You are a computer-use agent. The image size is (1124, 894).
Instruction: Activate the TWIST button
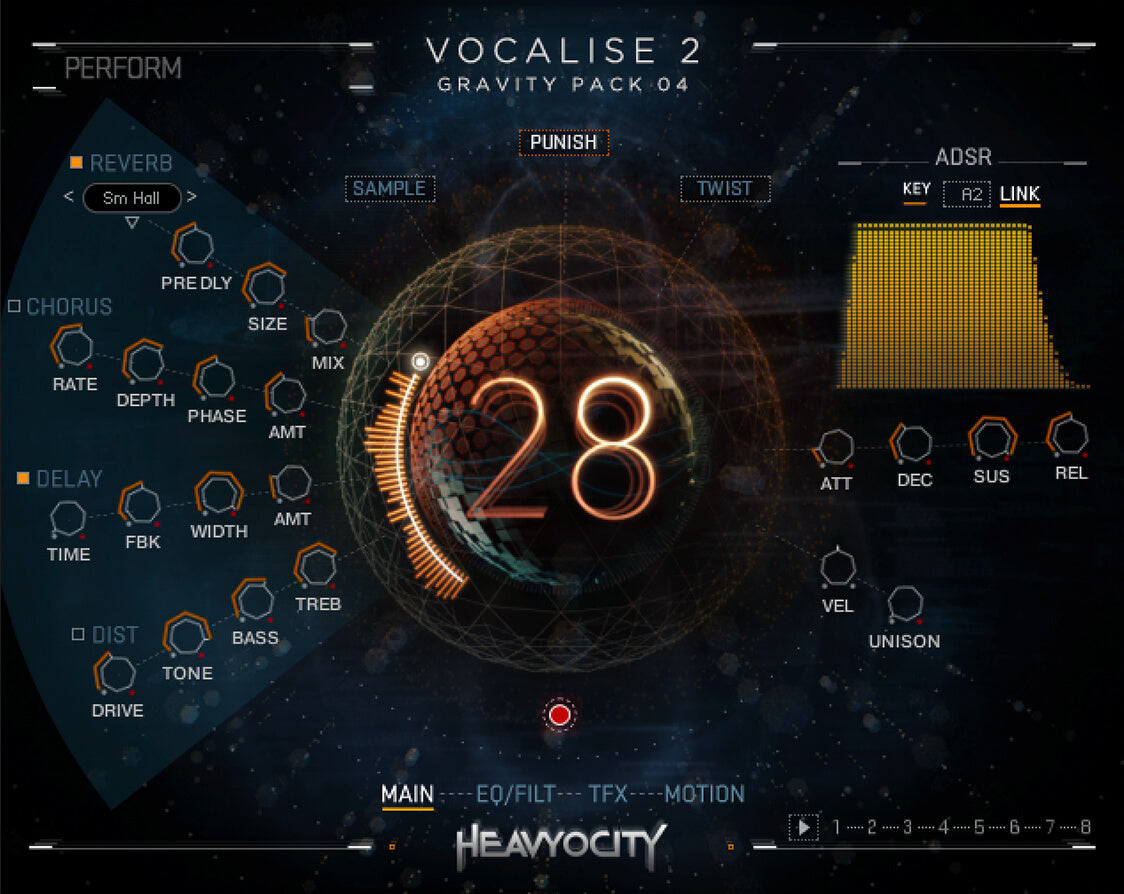point(724,188)
